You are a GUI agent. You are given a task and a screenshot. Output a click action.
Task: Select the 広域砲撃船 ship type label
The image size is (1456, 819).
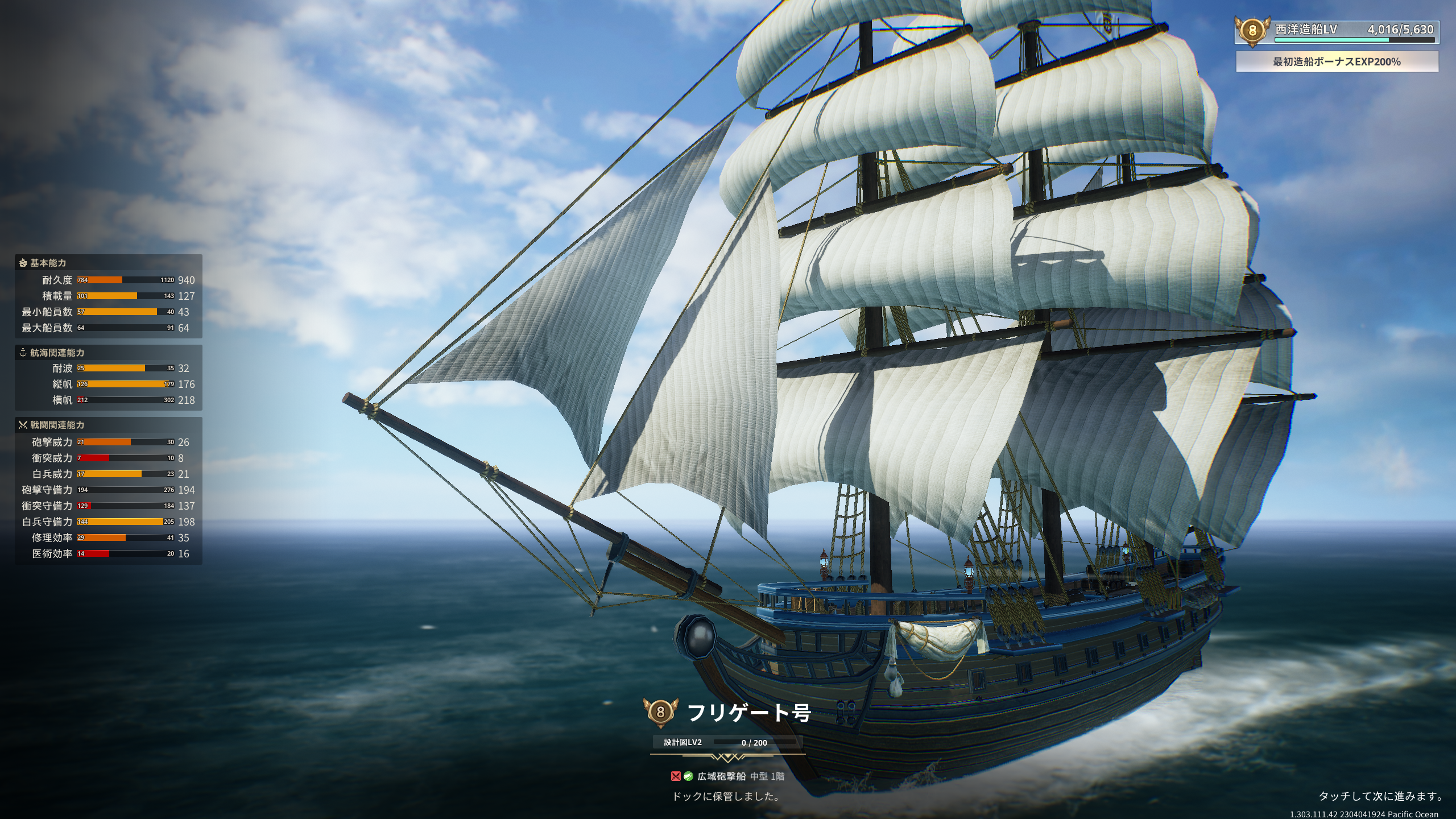pos(721,776)
